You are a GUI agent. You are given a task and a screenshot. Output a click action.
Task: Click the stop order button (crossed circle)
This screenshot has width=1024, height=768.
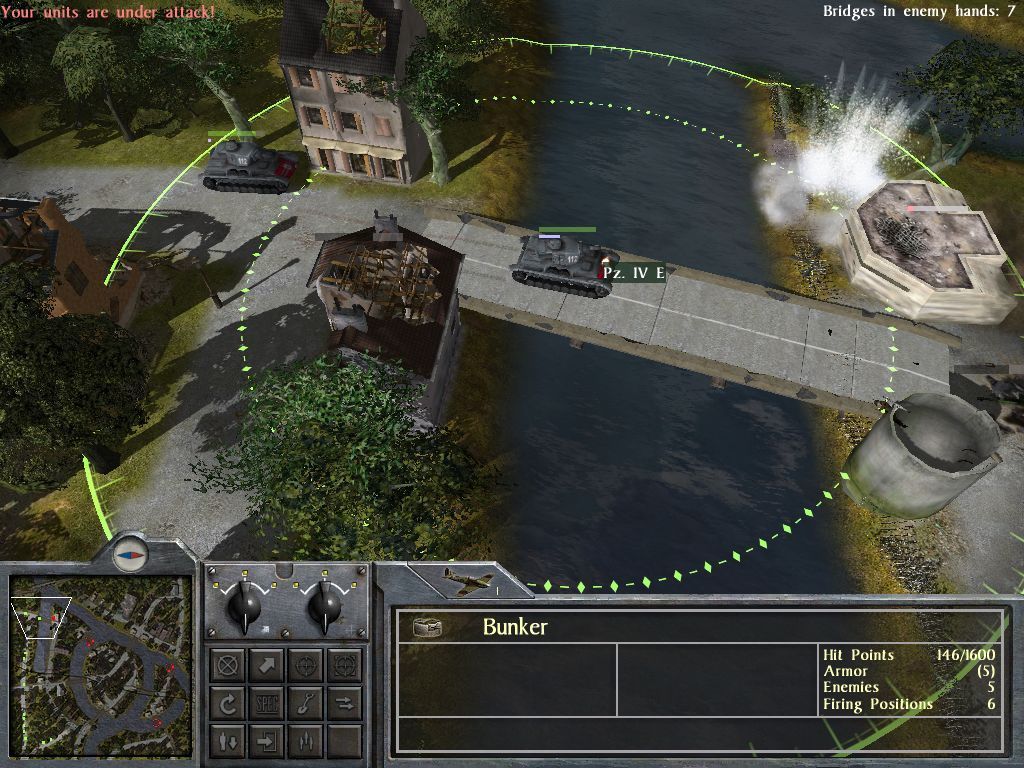coord(228,665)
